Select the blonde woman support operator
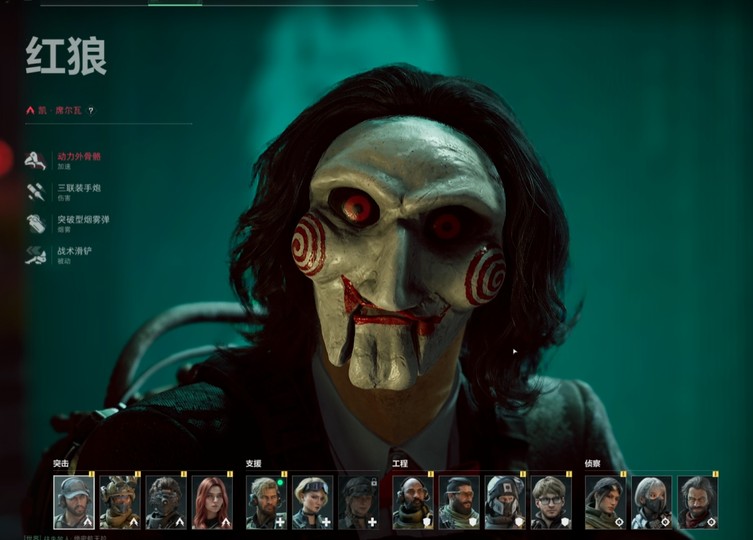This screenshot has height=540, width=753. pos(312,501)
